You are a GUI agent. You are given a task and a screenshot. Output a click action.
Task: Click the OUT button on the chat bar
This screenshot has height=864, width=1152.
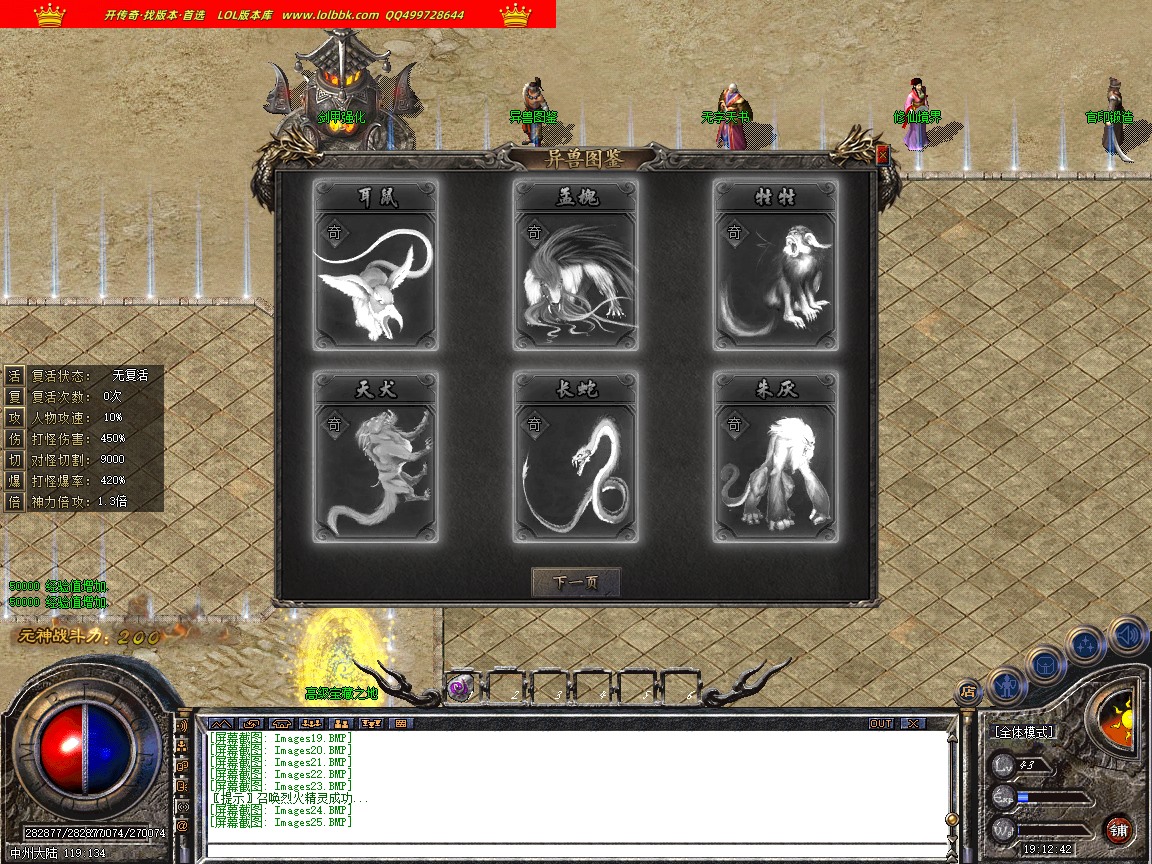881,723
